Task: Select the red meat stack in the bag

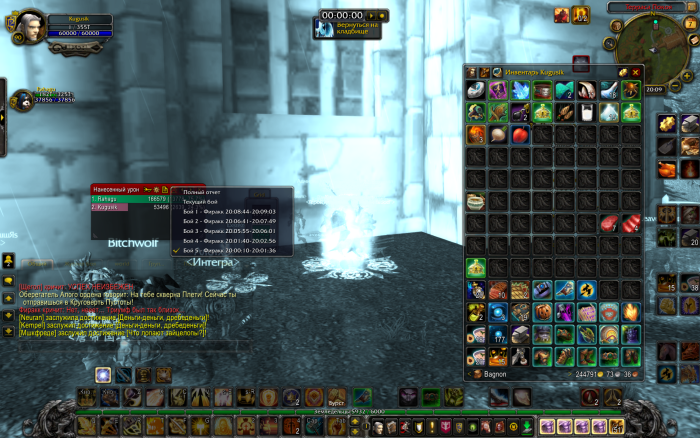Action: pos(608,223)
